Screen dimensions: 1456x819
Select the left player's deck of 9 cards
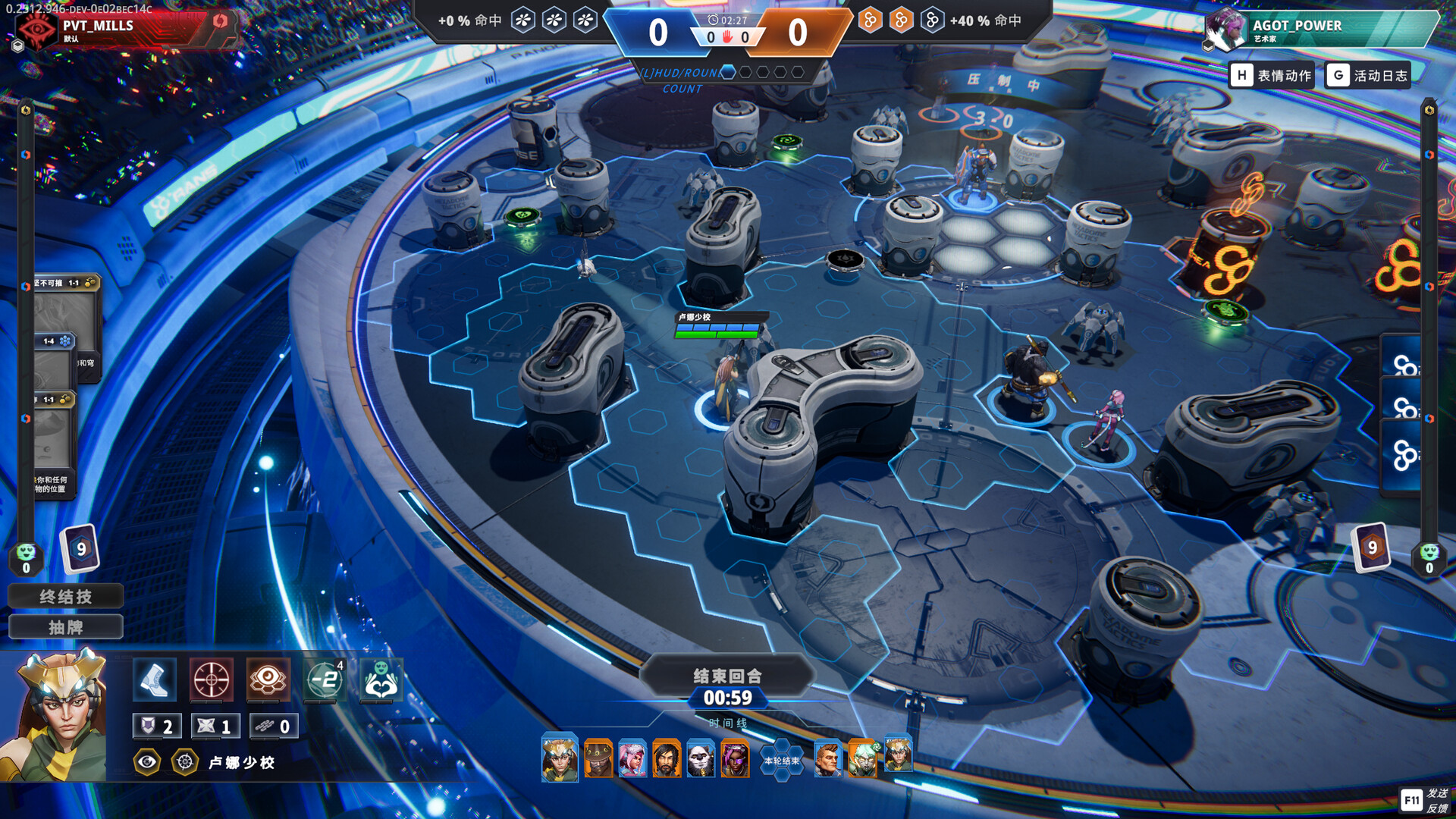pyautogui.click(x=80, y=548)
